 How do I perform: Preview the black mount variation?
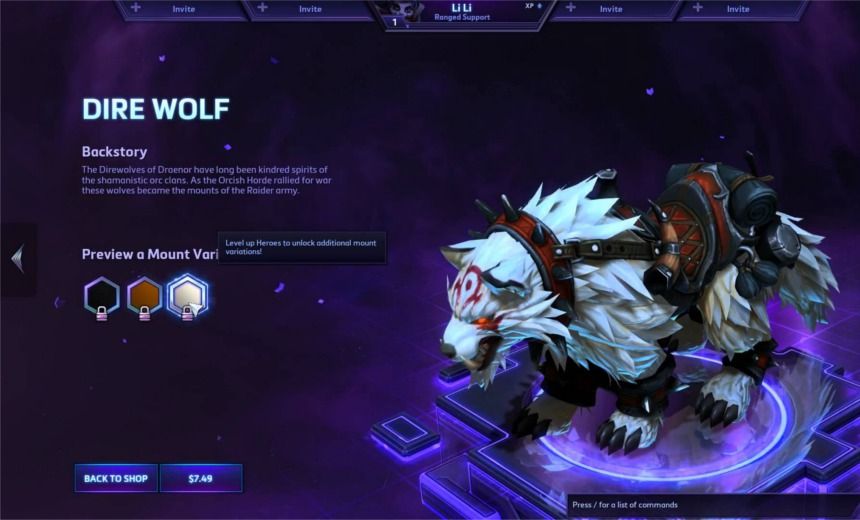click(x=101, y=295)
